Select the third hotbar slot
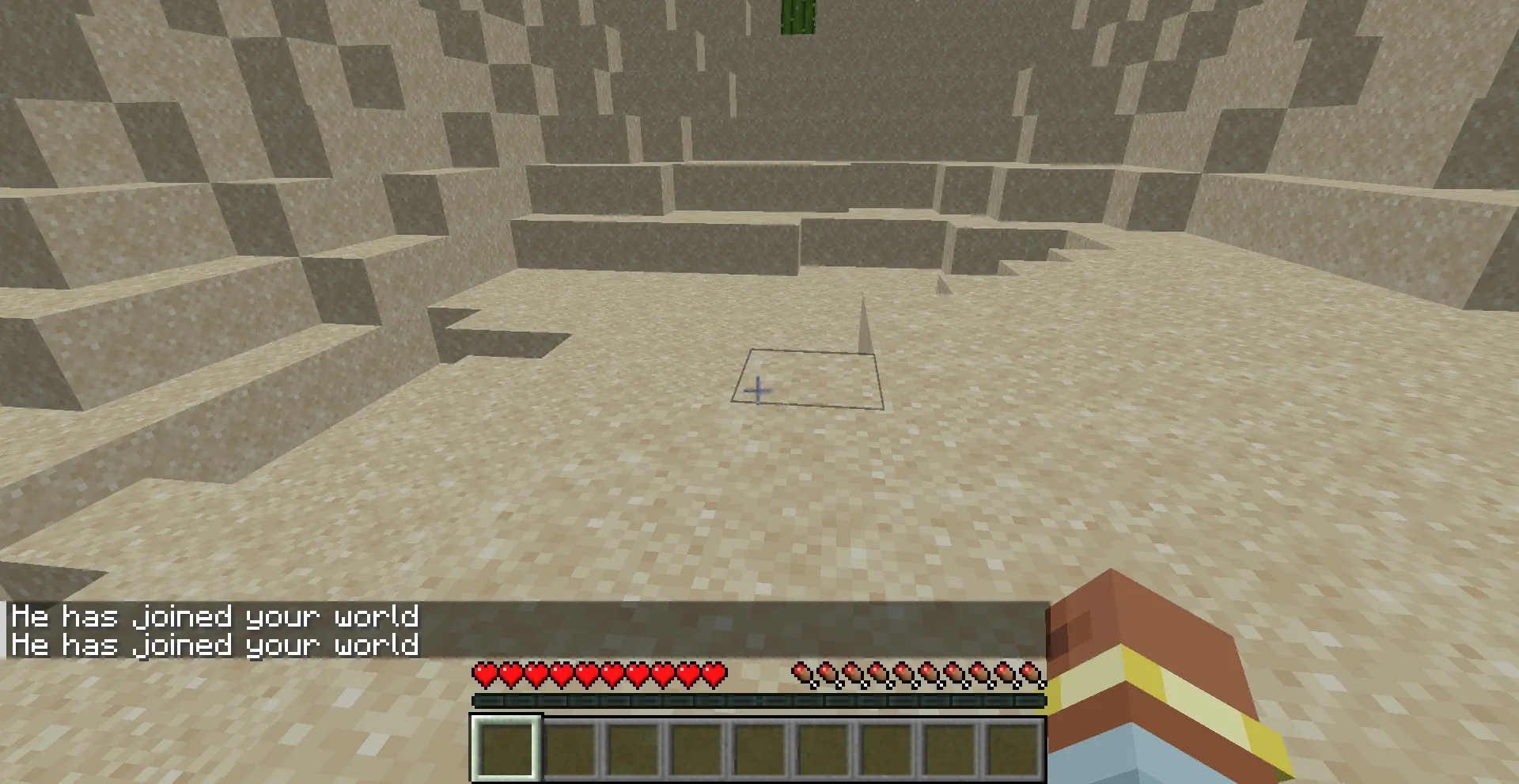This screenshot has width=1519, height=784. tap(633, 748)
